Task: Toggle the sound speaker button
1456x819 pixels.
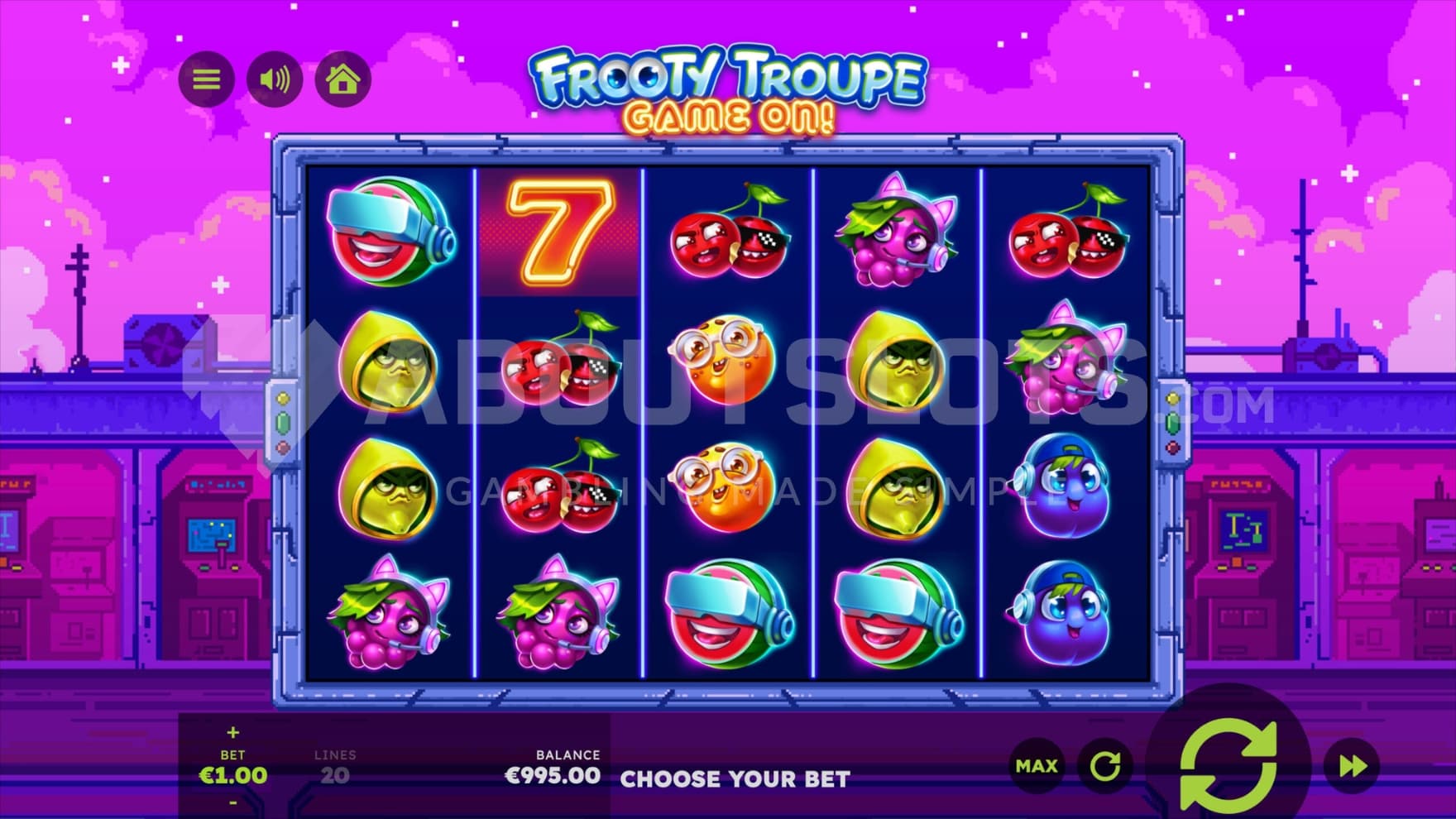Action: point(275,79)
